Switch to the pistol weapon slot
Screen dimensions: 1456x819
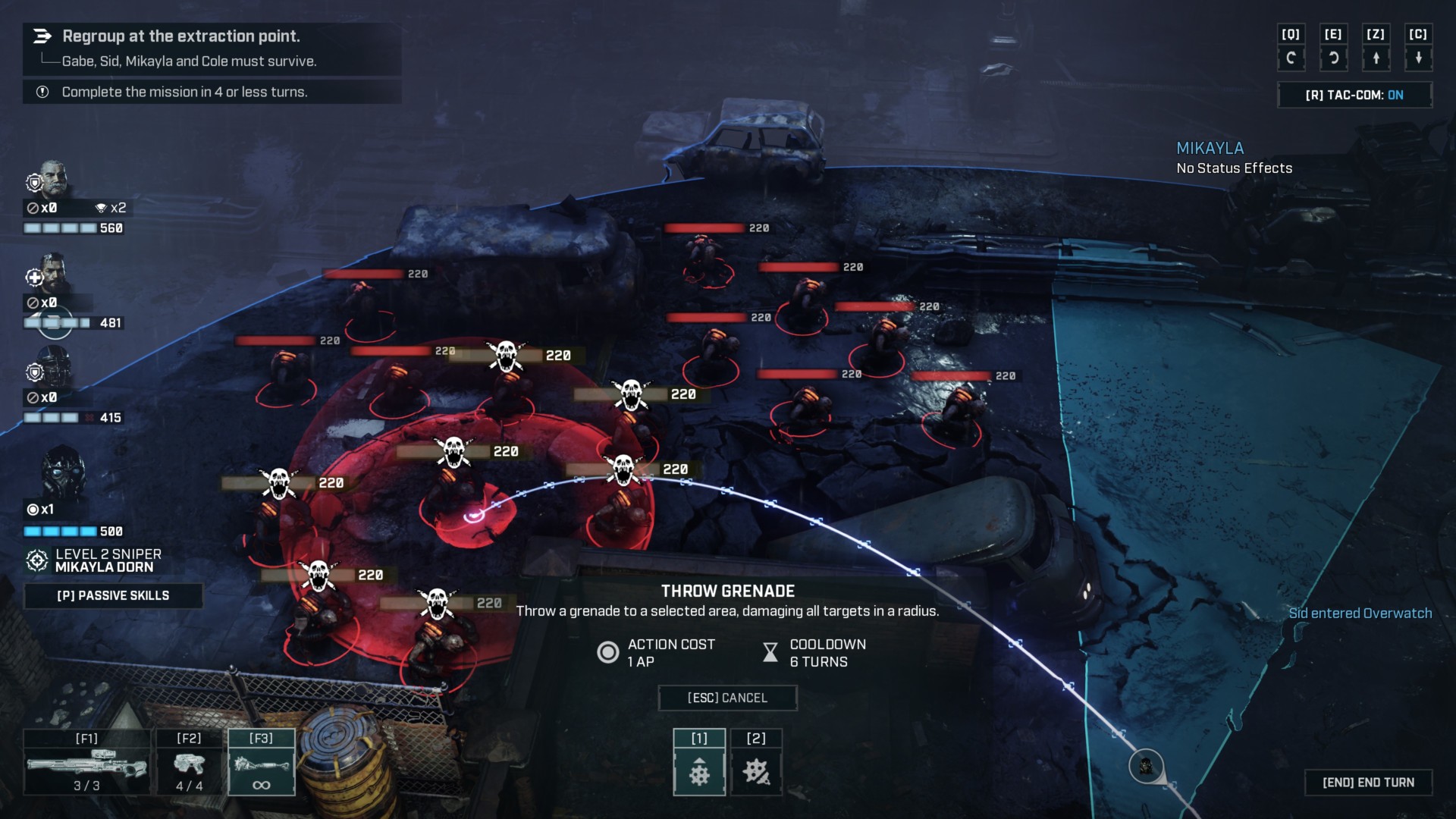(189, 764)
